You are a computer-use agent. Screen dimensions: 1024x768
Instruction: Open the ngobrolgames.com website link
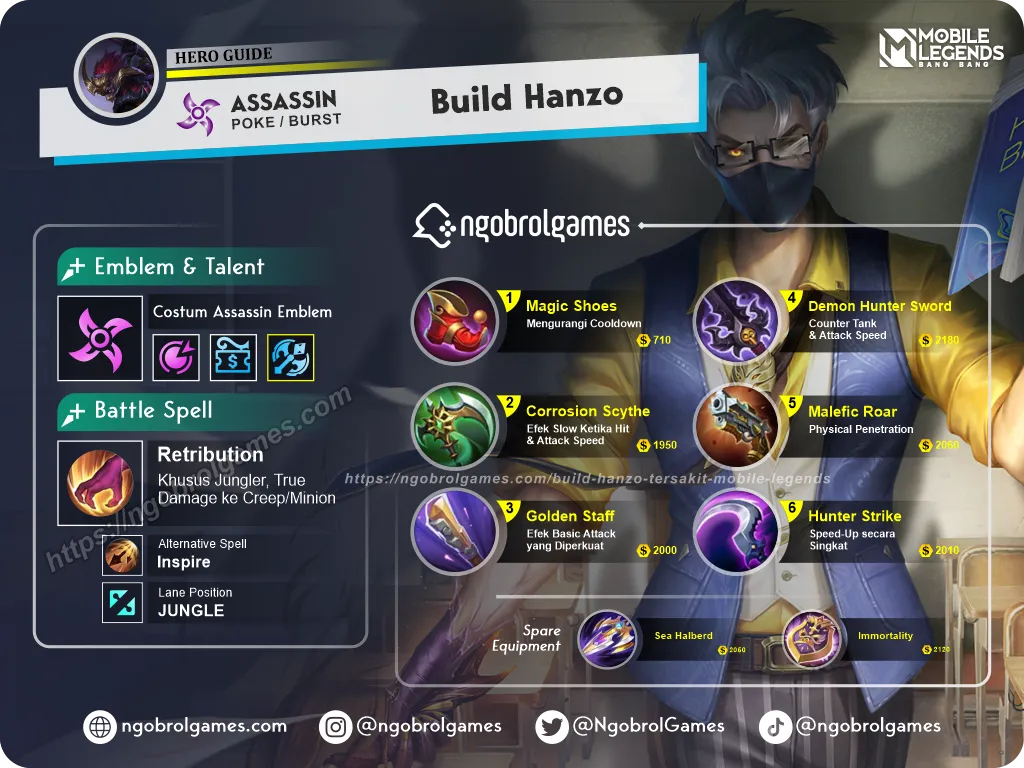[x=186, y=726]
